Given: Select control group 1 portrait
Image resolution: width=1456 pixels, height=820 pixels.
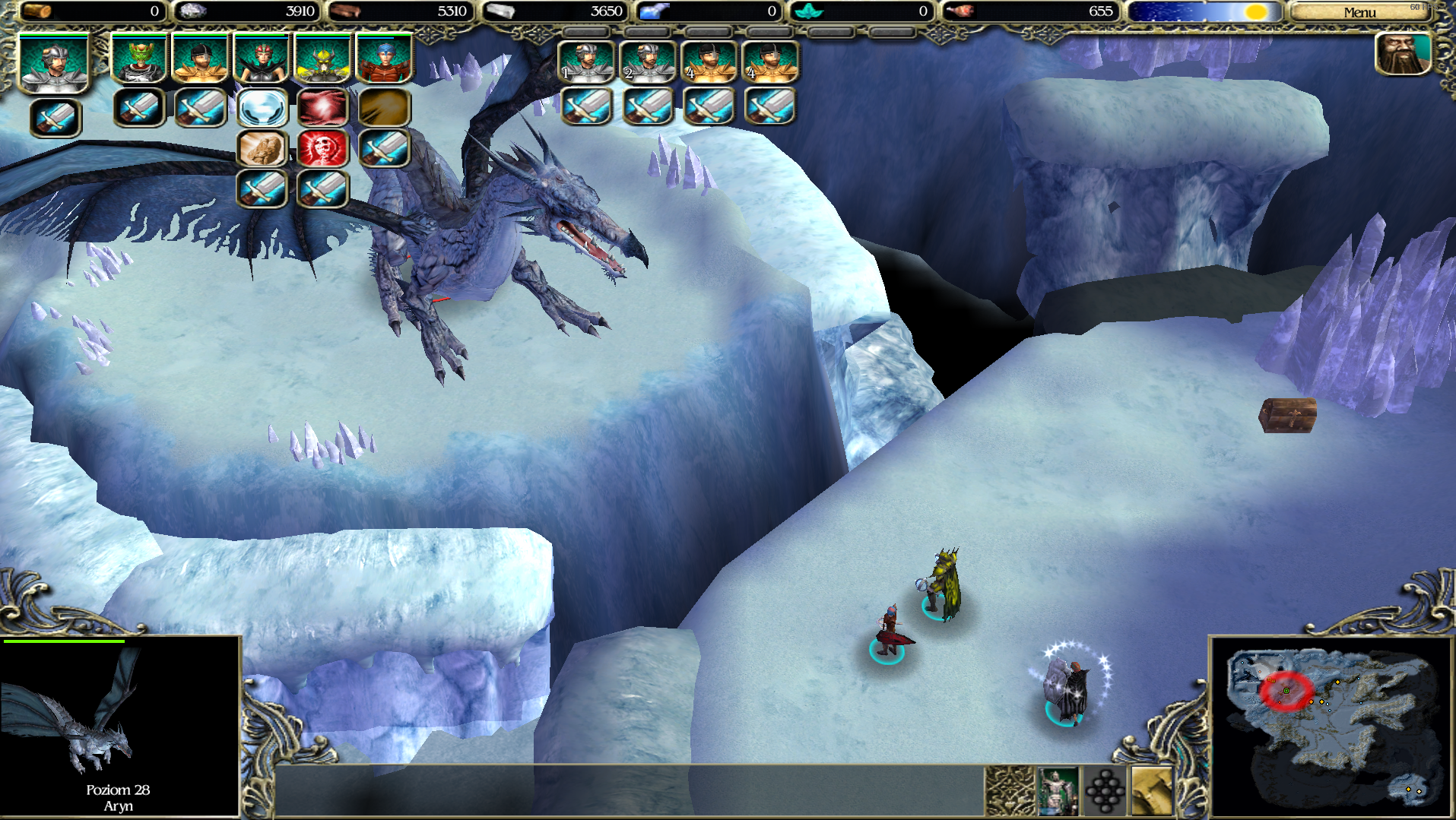Looking at the screenshot, I should 586,62.
